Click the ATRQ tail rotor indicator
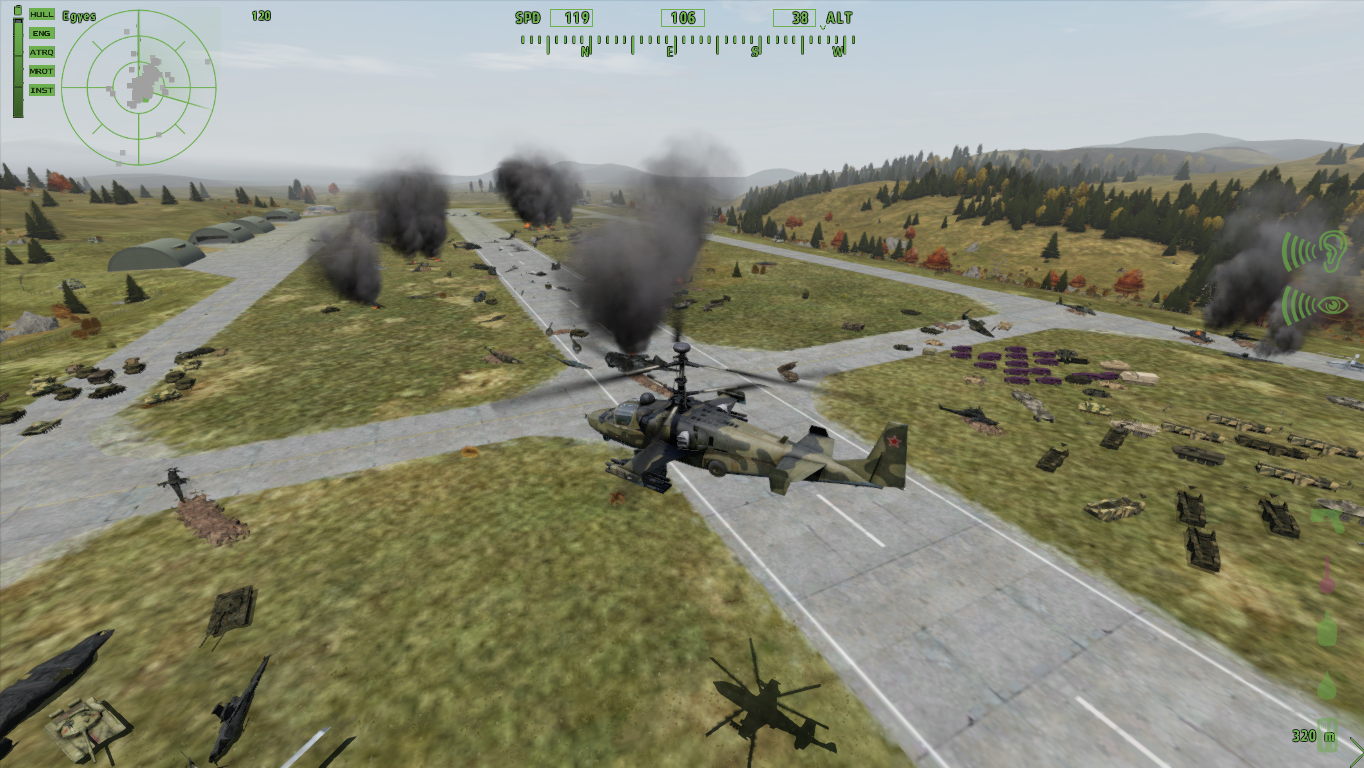 pyautogui.click(x=41, y=52)
